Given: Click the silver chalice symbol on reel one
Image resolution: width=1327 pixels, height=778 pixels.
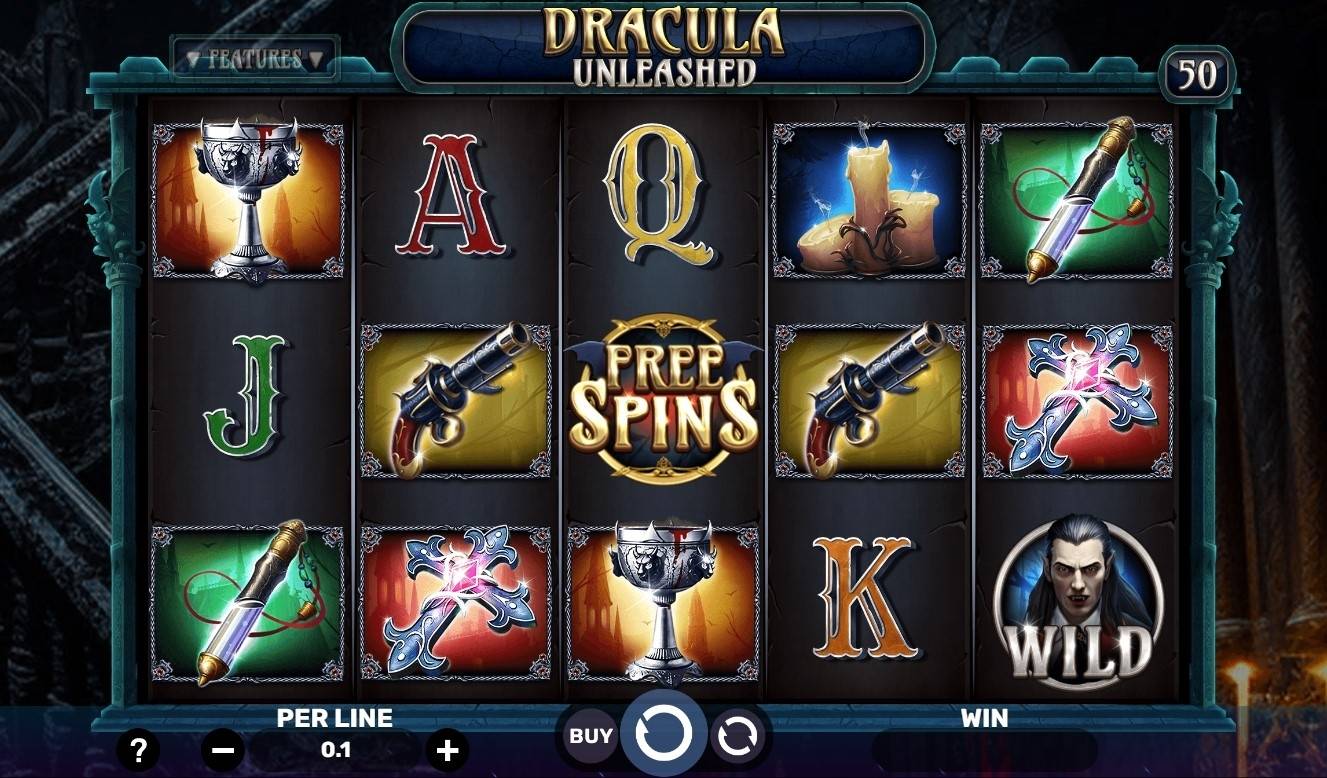Looking at the screenshot, I should pos(250,198).
